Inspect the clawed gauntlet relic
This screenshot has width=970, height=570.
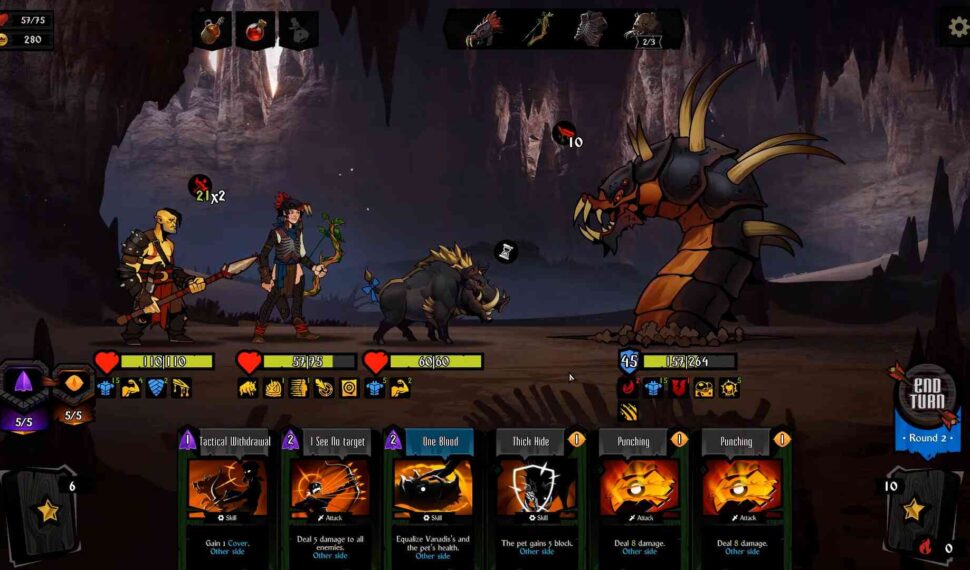coord(483,29)
